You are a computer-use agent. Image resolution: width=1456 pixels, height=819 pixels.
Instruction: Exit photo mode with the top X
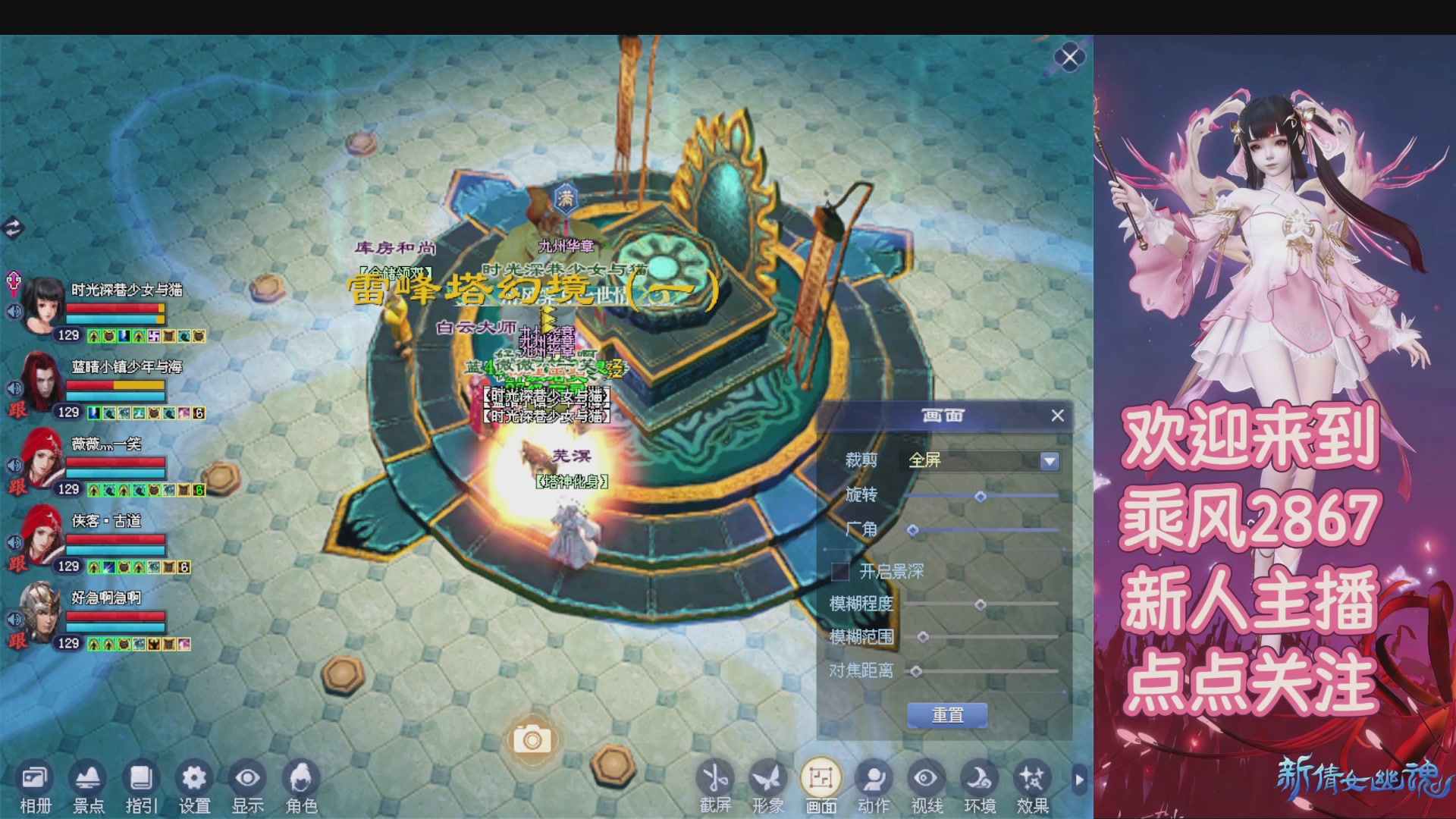[x=1069, y=58]
